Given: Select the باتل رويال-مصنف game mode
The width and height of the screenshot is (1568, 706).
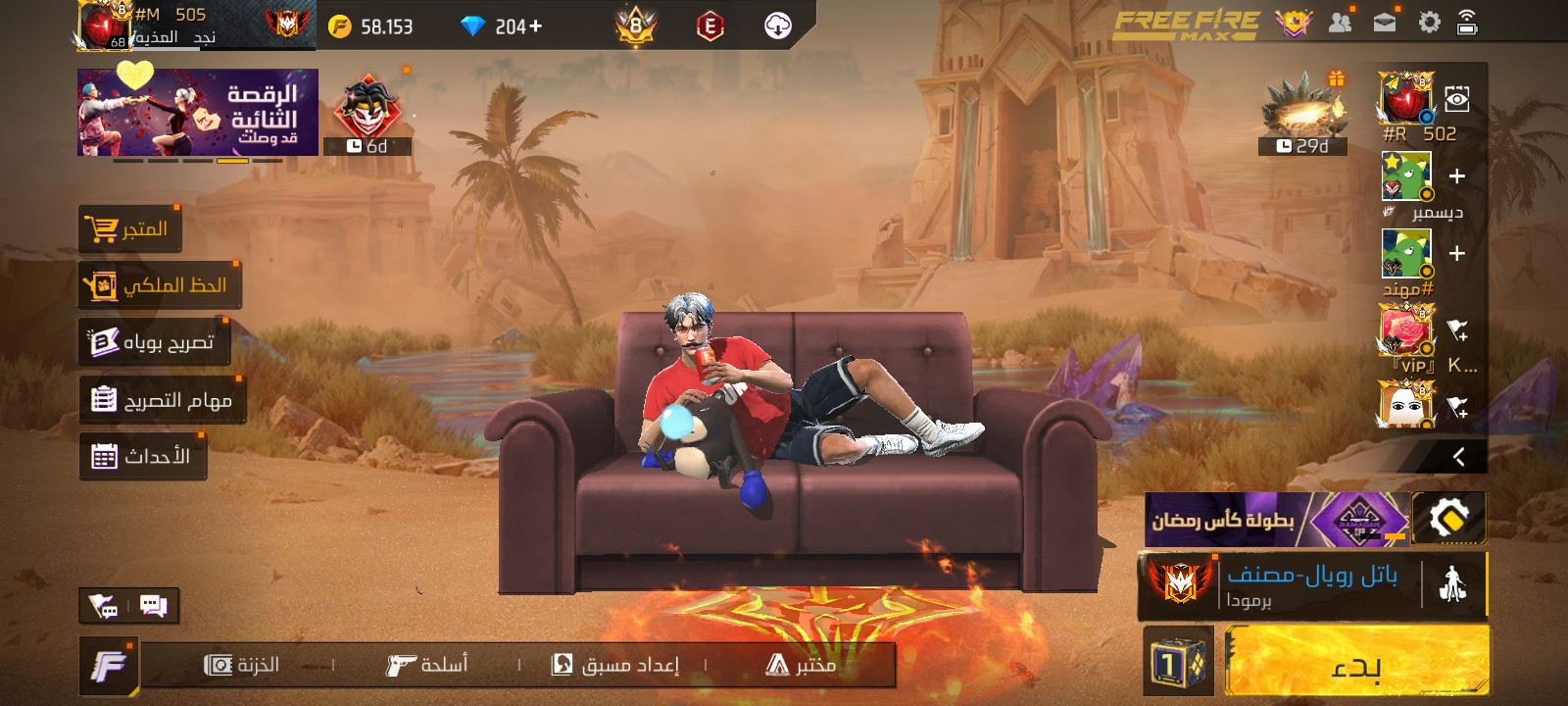Looking at the screenshot, I should 1311,585.
